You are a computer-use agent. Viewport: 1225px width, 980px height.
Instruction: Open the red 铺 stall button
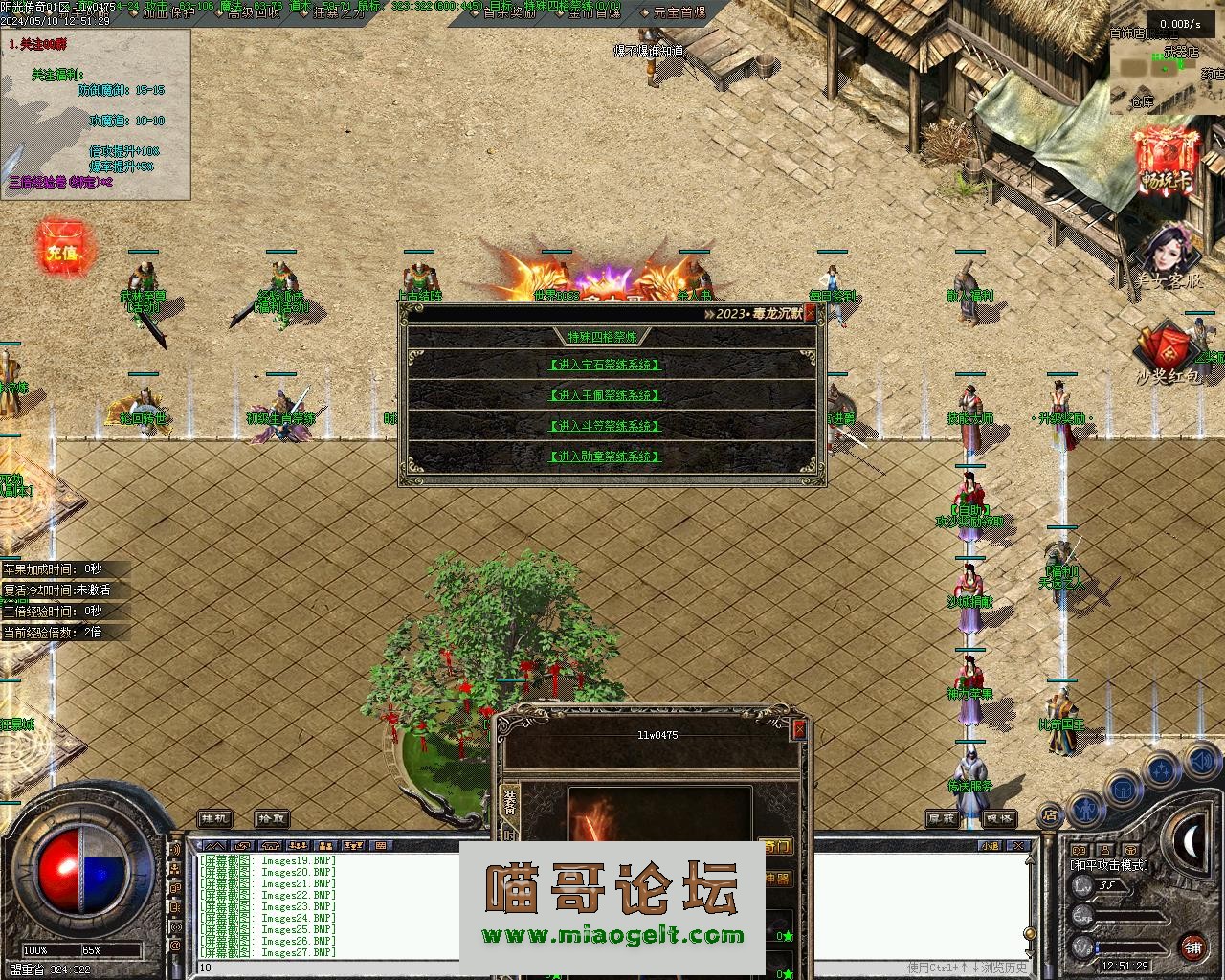1192,947
